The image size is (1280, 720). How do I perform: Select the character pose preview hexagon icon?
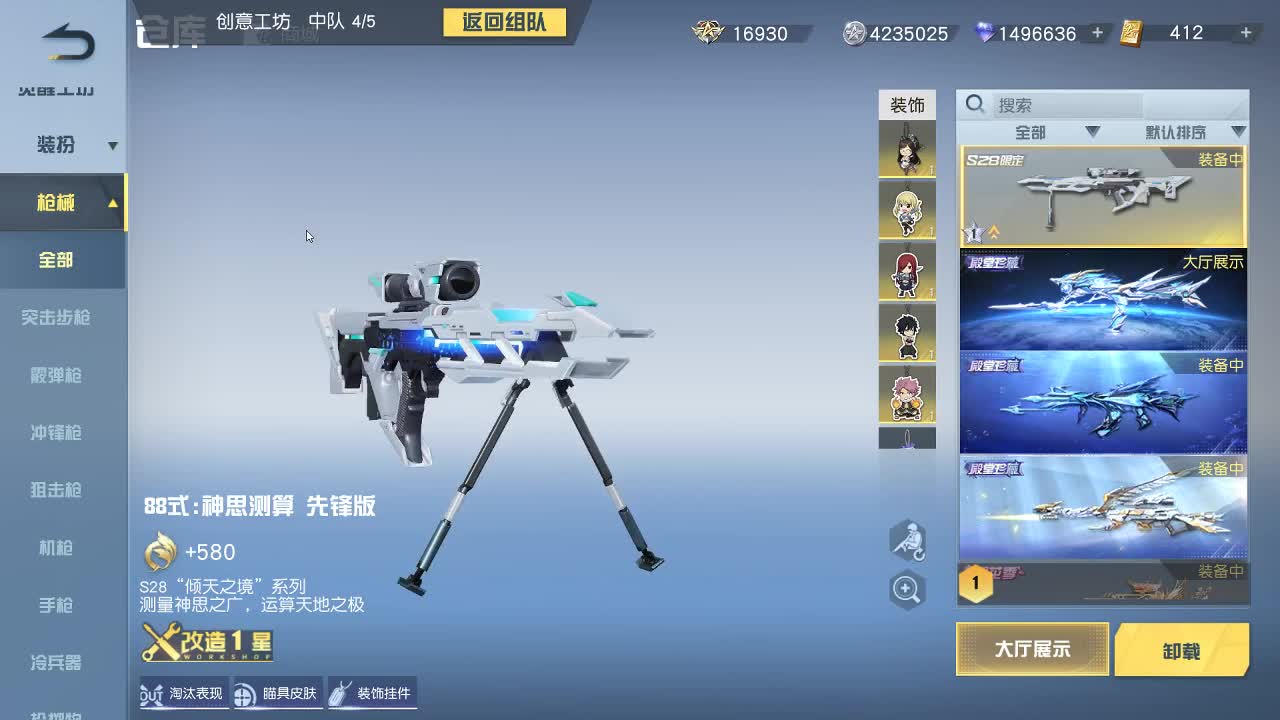click(907, 540)
